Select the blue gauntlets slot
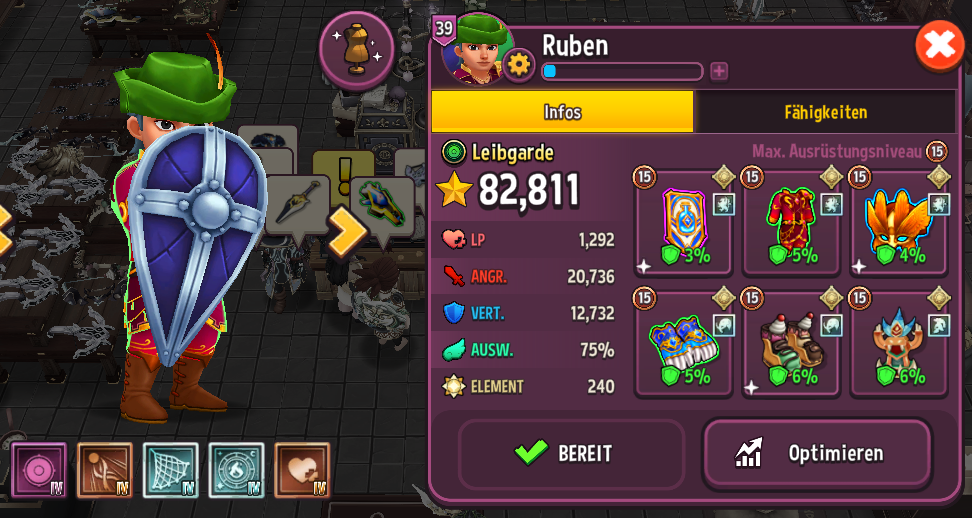Screen dimensions: 972x518 click(x=684, y=345)
